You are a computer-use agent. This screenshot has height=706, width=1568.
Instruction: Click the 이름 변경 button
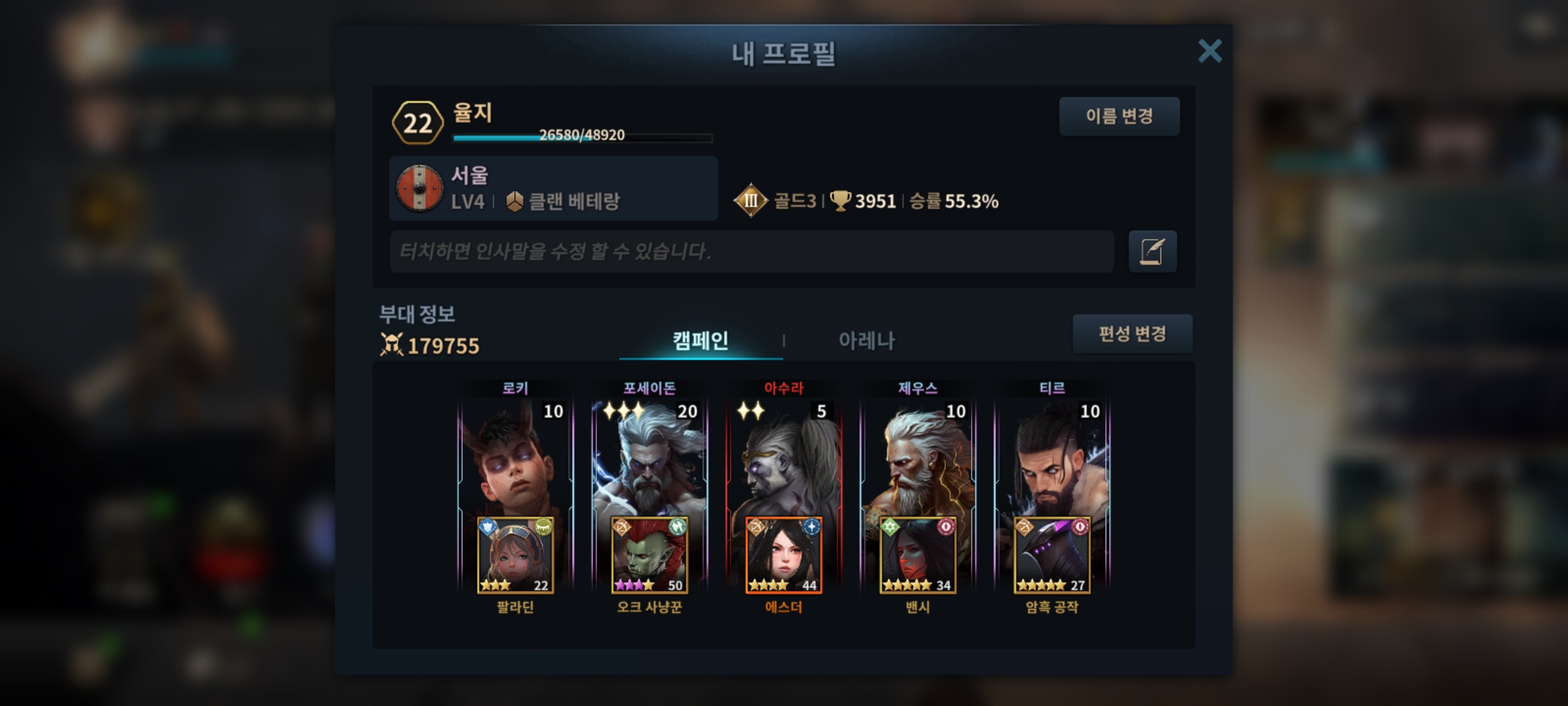coord(1119,116)
